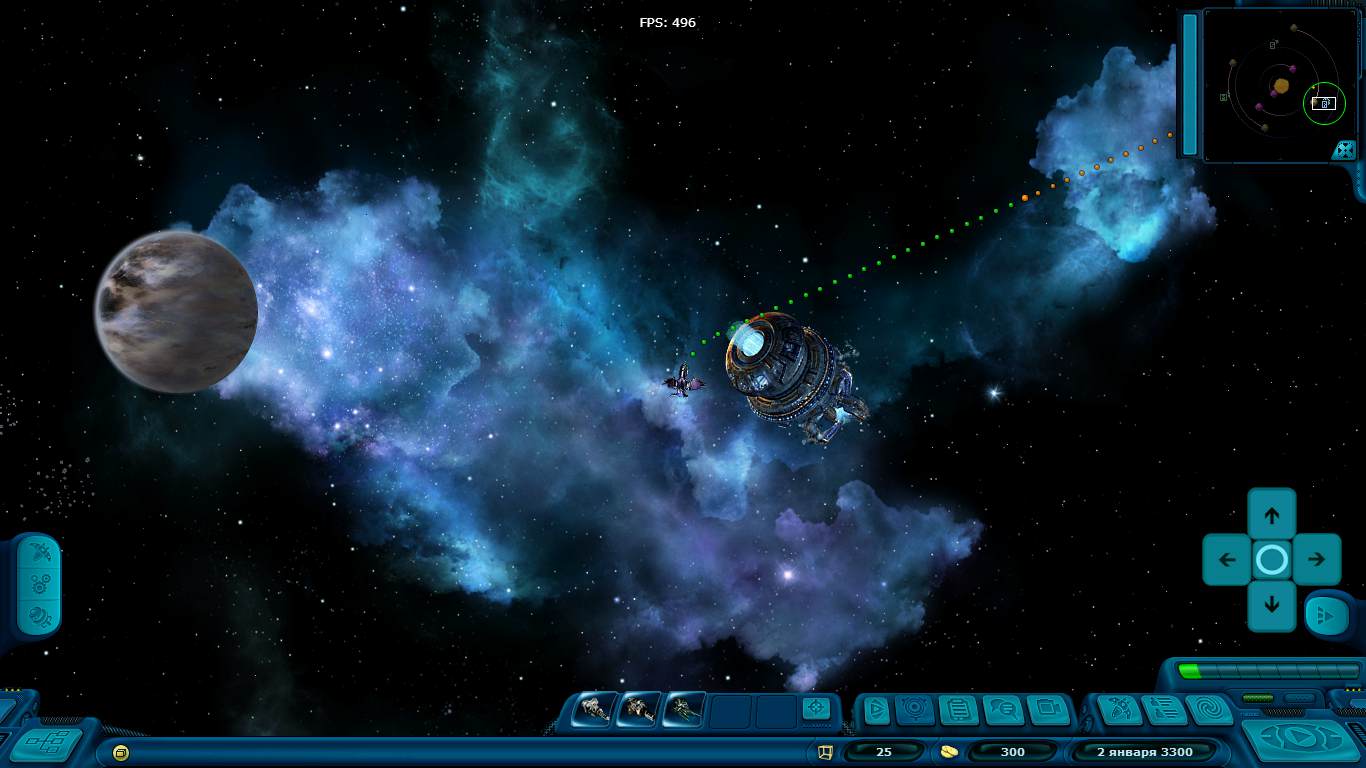Open the galaxy map spiral button

coord(1209,710)
